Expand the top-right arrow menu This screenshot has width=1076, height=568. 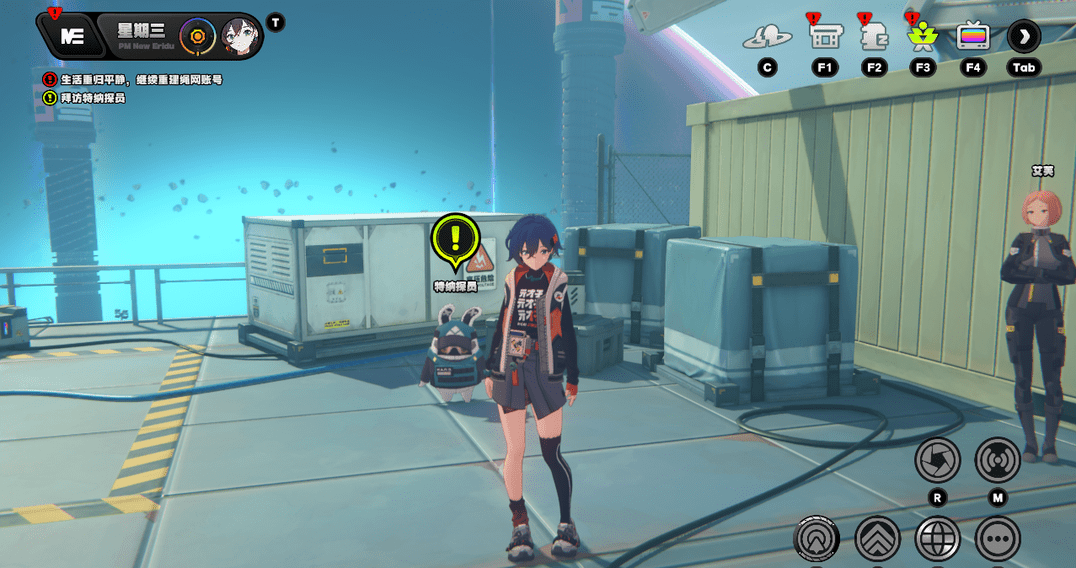pyautogui.click(x=1023, y=37)
